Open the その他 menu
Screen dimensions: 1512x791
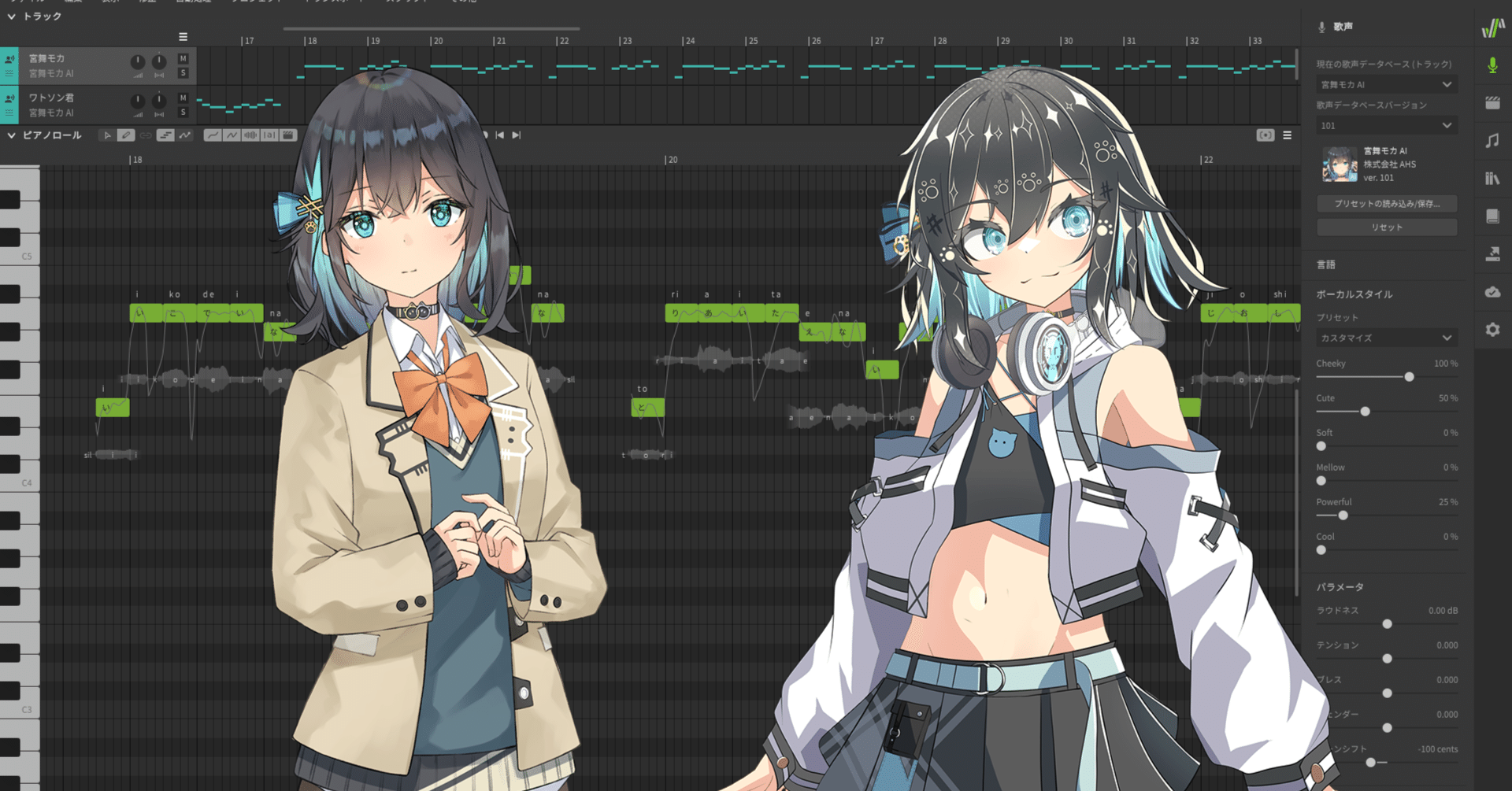point(461,2)
